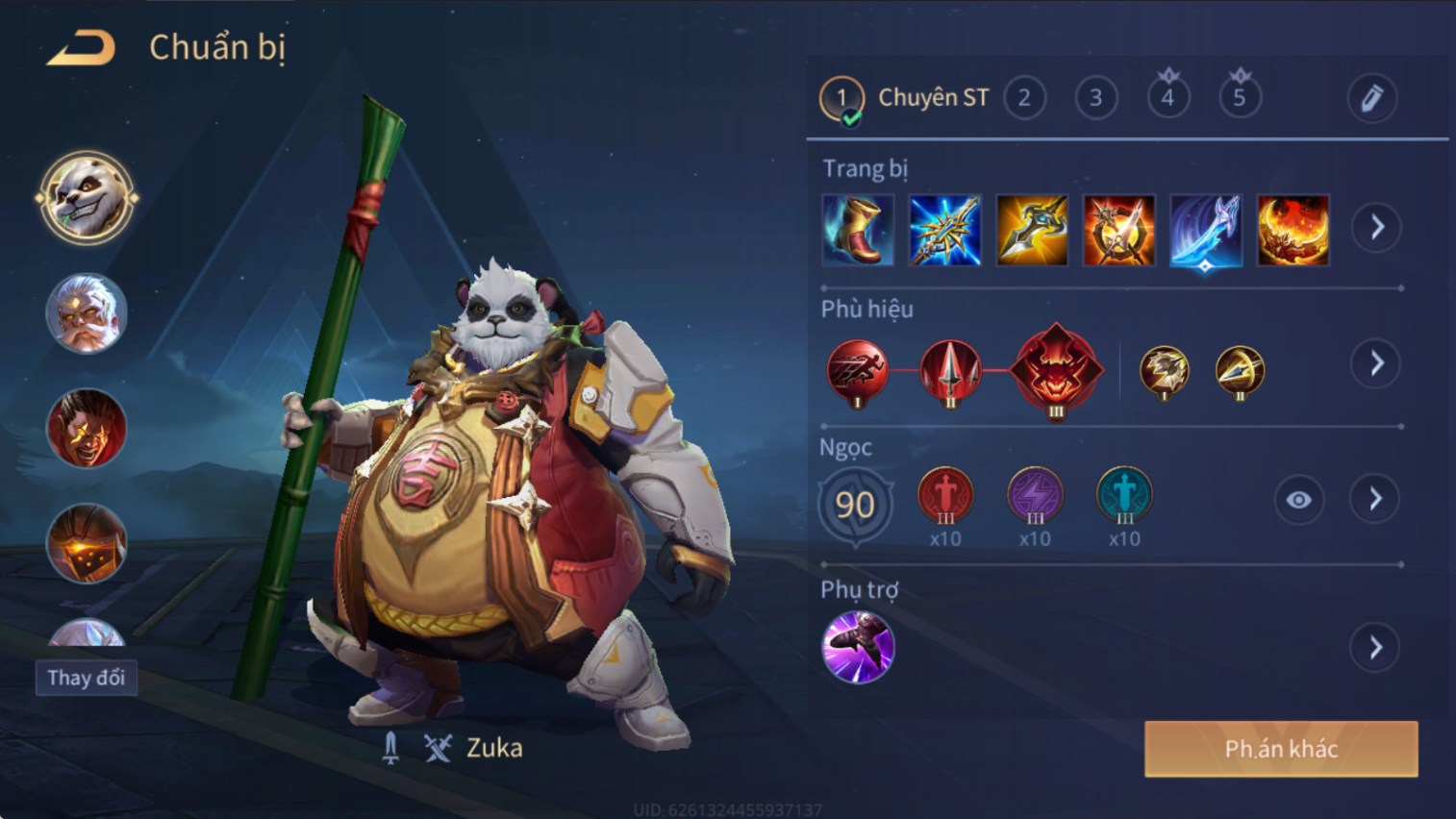Open build preset 4
Screen dimensions: 1456x819
(x=1167, y=97)
